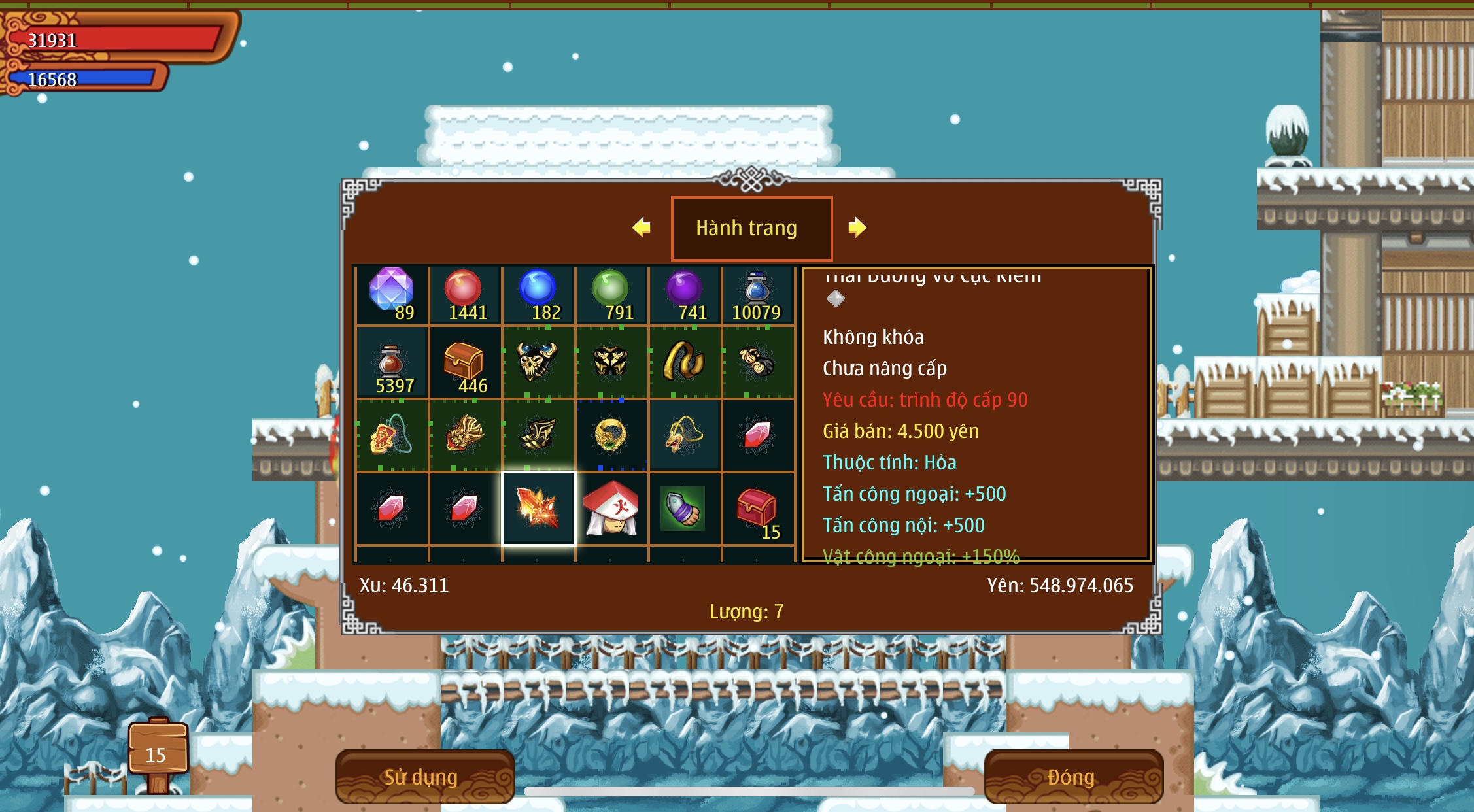Select the blue orb stack of 182
This screenshot has height=812, width=1474.
point(538,295)
